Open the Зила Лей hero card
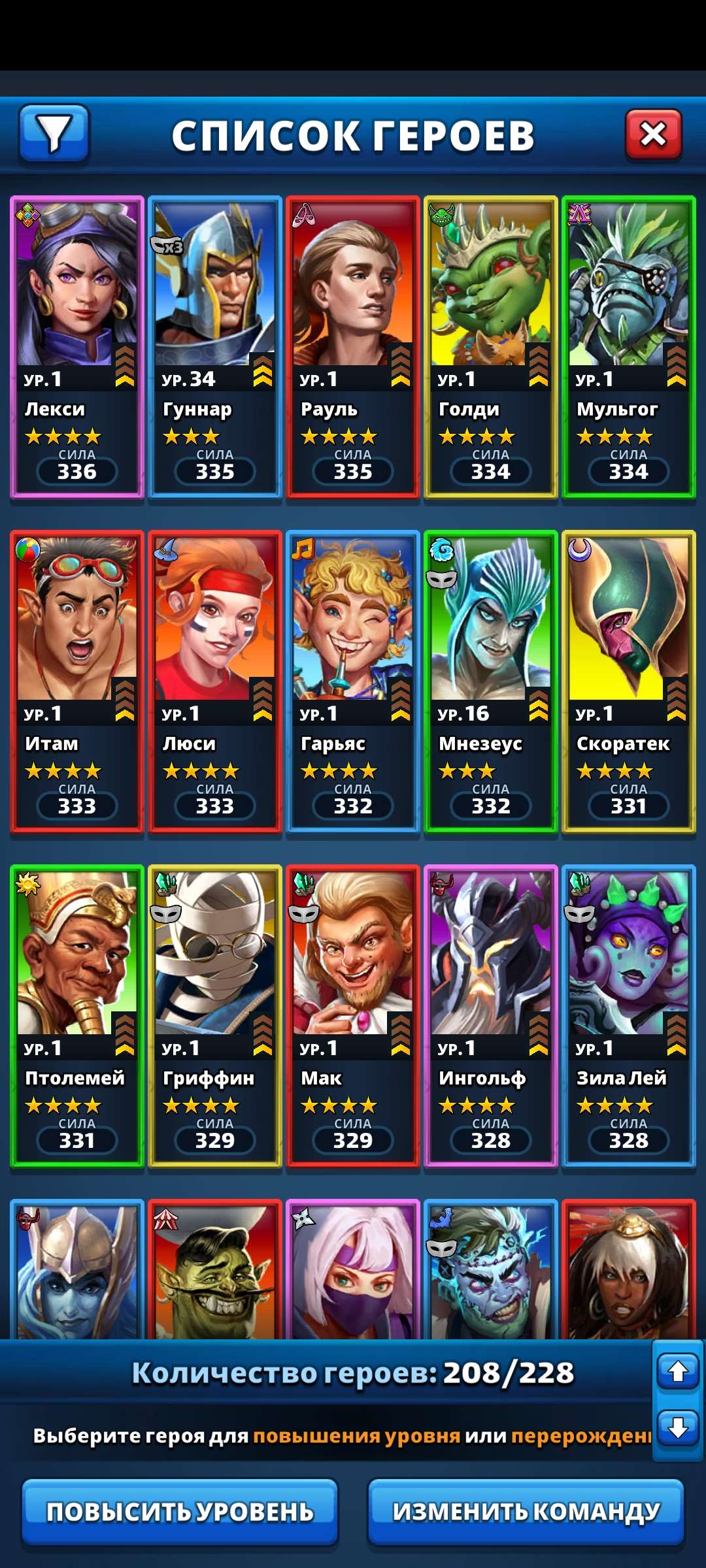706x1568 pixels. point(629,1015)
